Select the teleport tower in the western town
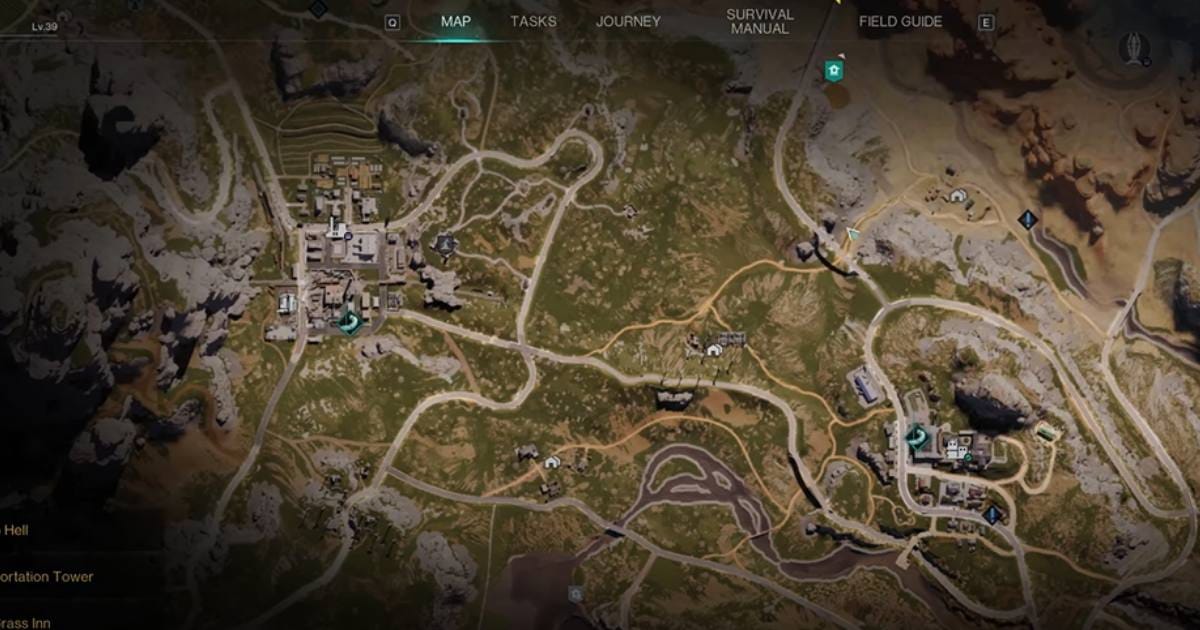This screenshot has width=1200, height=630. (351, 320)
